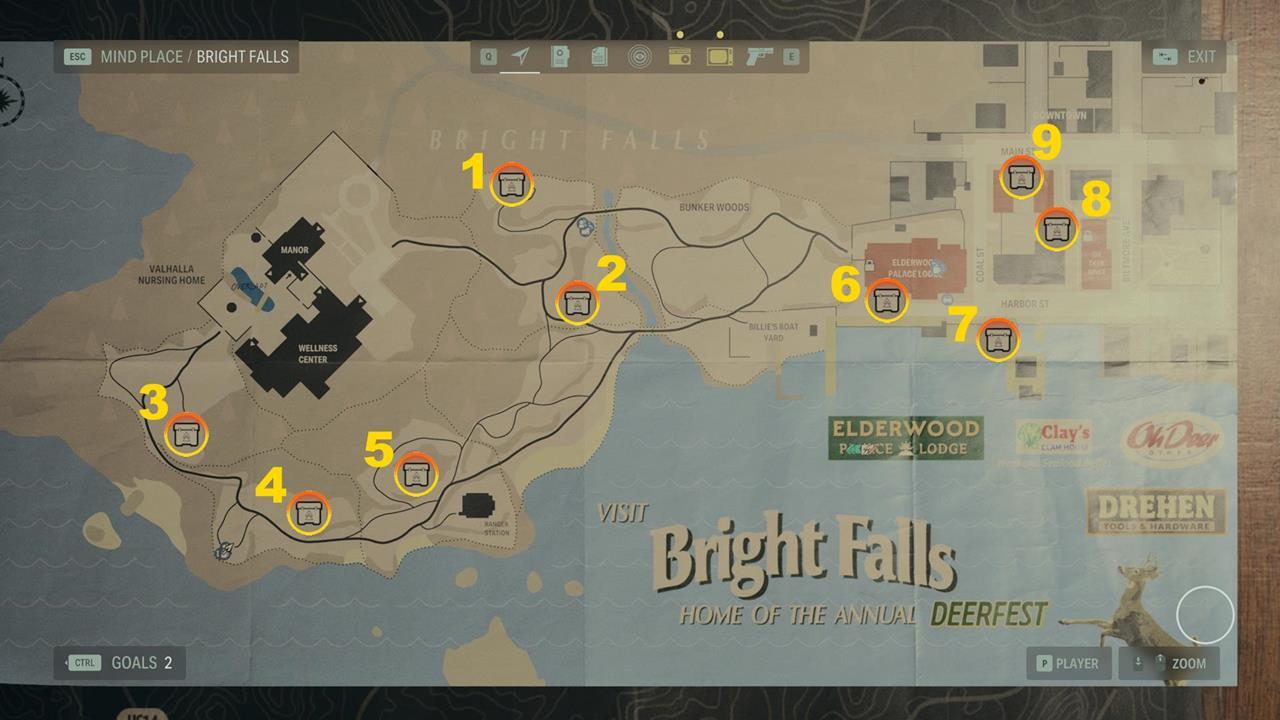Select cache marker 1 near Bunker Woods
1280x720 pixels.
pyautogui.click(x=511, y=185)
